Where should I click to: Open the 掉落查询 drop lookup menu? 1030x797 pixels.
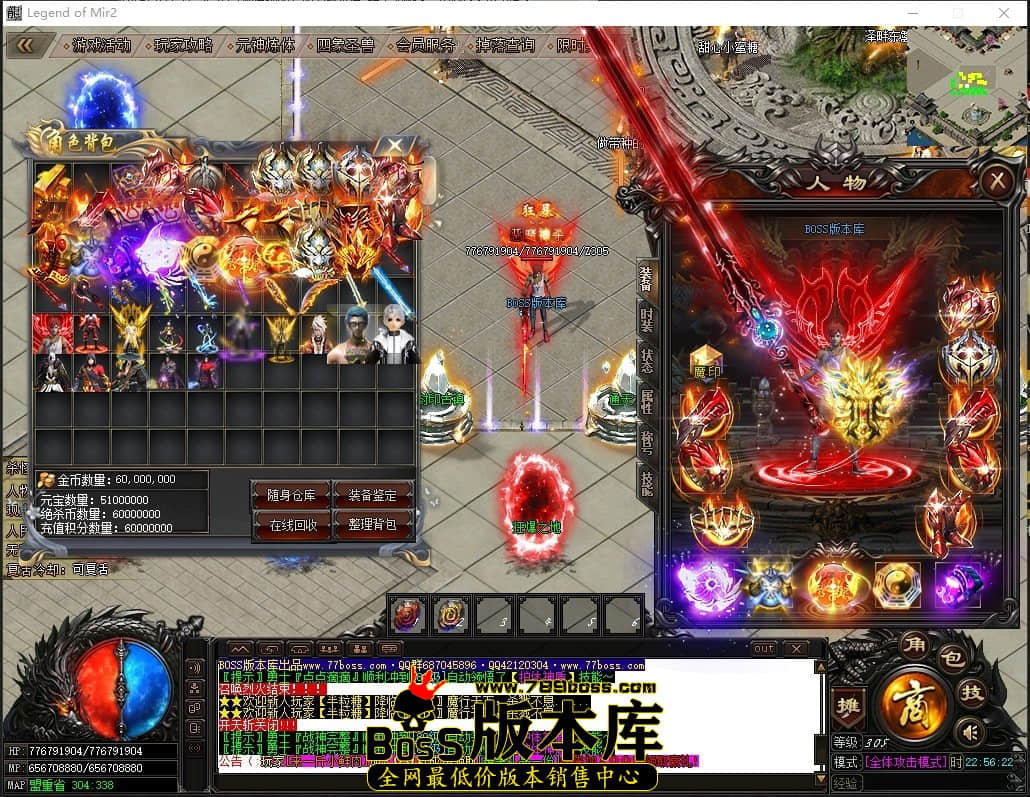coord(505,45)
